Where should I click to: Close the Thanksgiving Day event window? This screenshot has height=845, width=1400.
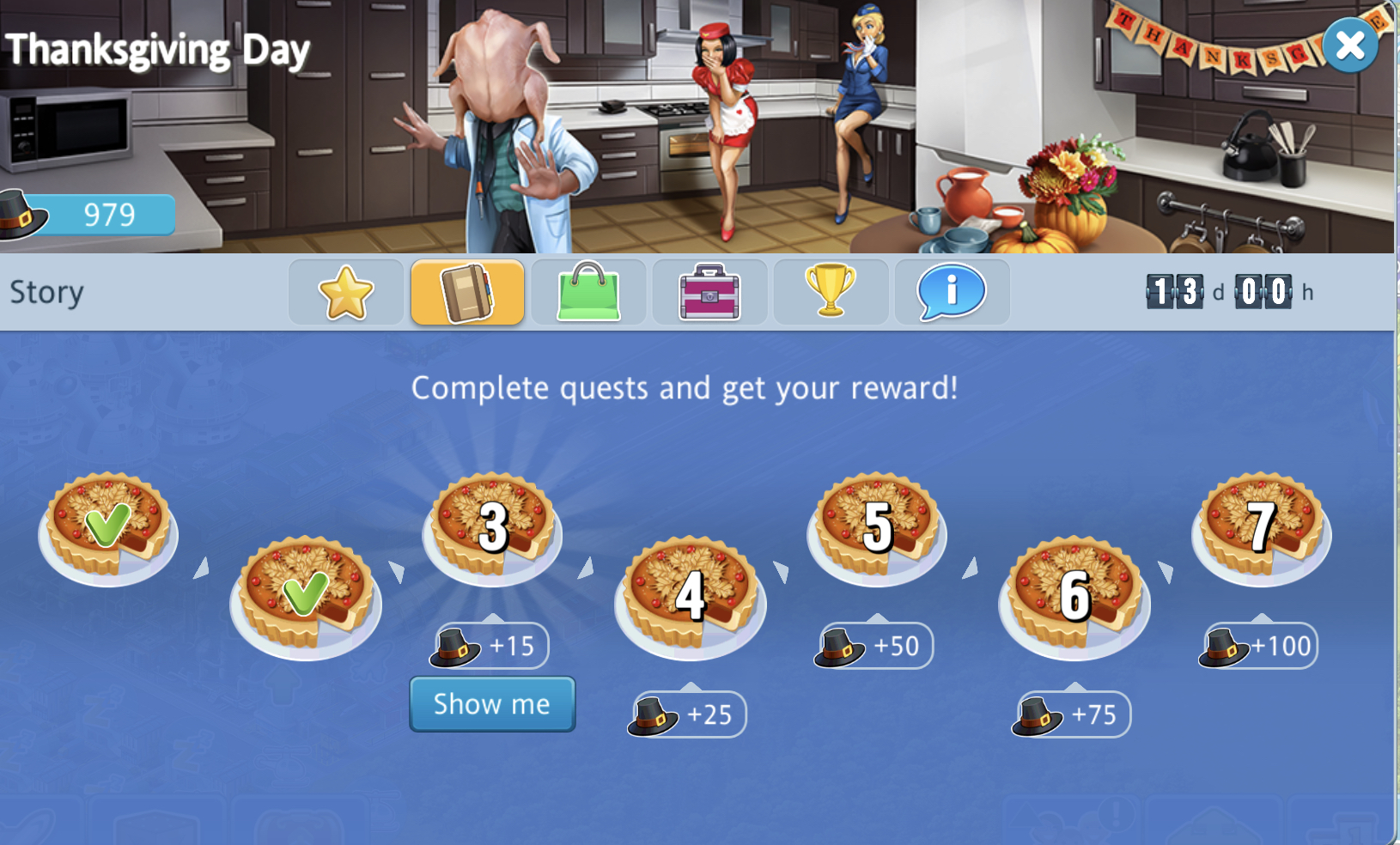click(1350, 45)
